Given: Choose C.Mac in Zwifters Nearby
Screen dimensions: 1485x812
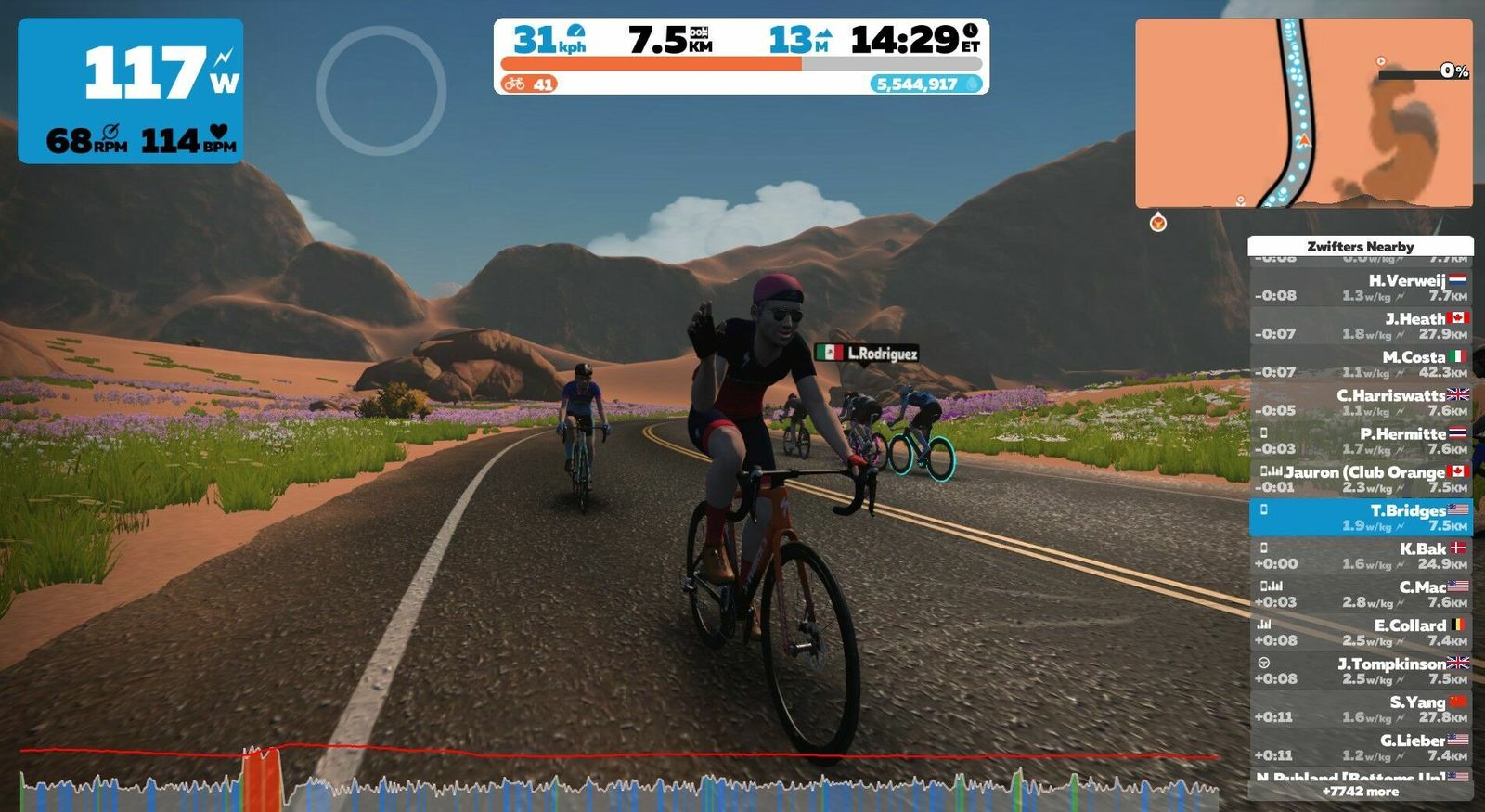Looking at the screenshot, I should coord(1360,594).
